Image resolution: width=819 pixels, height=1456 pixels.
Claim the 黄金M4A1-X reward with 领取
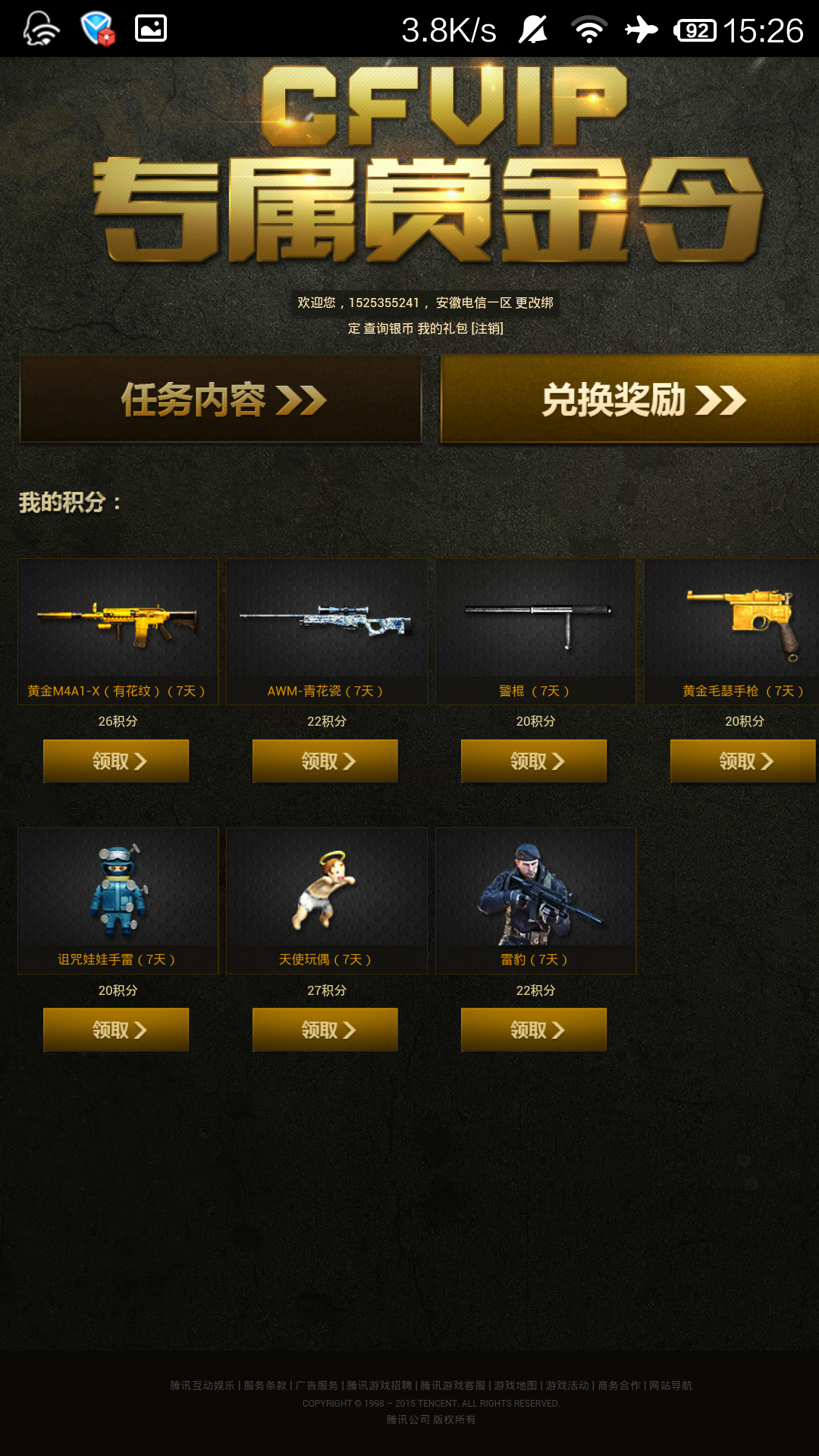pos(116,761)
